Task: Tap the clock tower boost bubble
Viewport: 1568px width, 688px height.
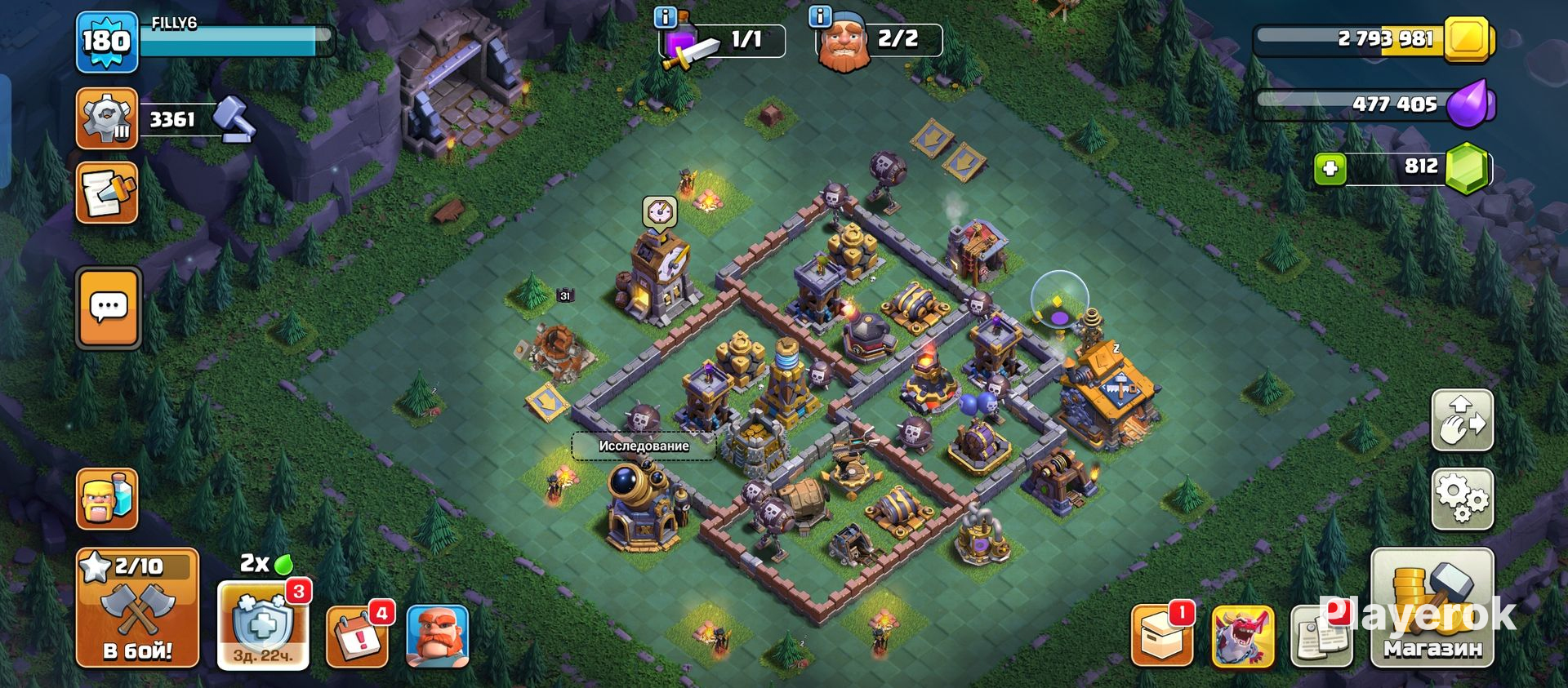Action: tap(659, 212)
